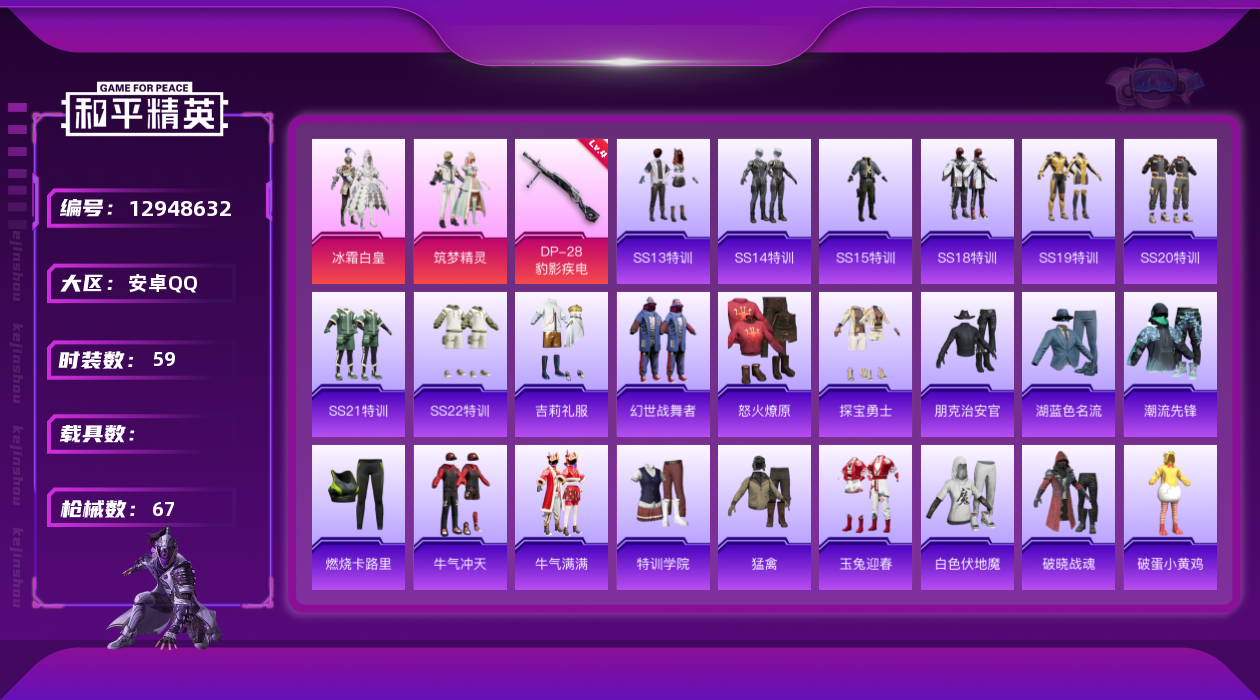Choose the 白色伏地魔 outfit card
The image size is (1260, 700).
point(967,517)
